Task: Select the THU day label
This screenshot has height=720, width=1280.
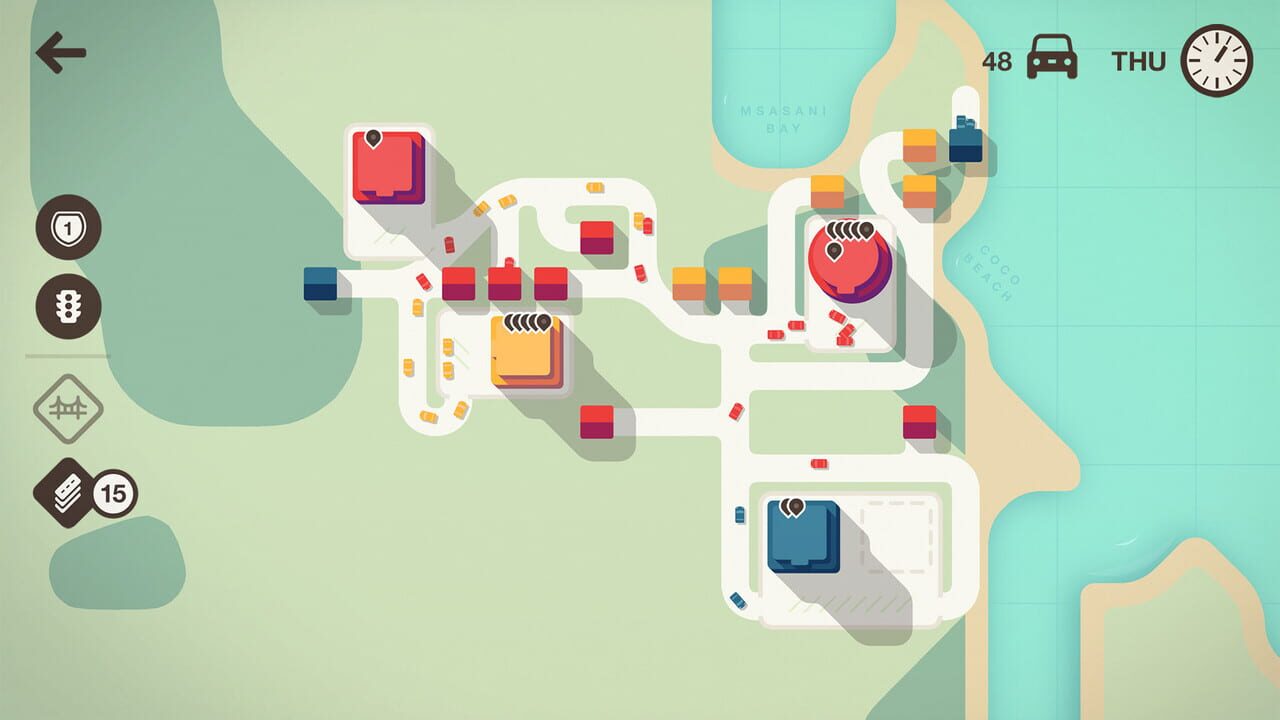Action: click(x=1139, y=58)
